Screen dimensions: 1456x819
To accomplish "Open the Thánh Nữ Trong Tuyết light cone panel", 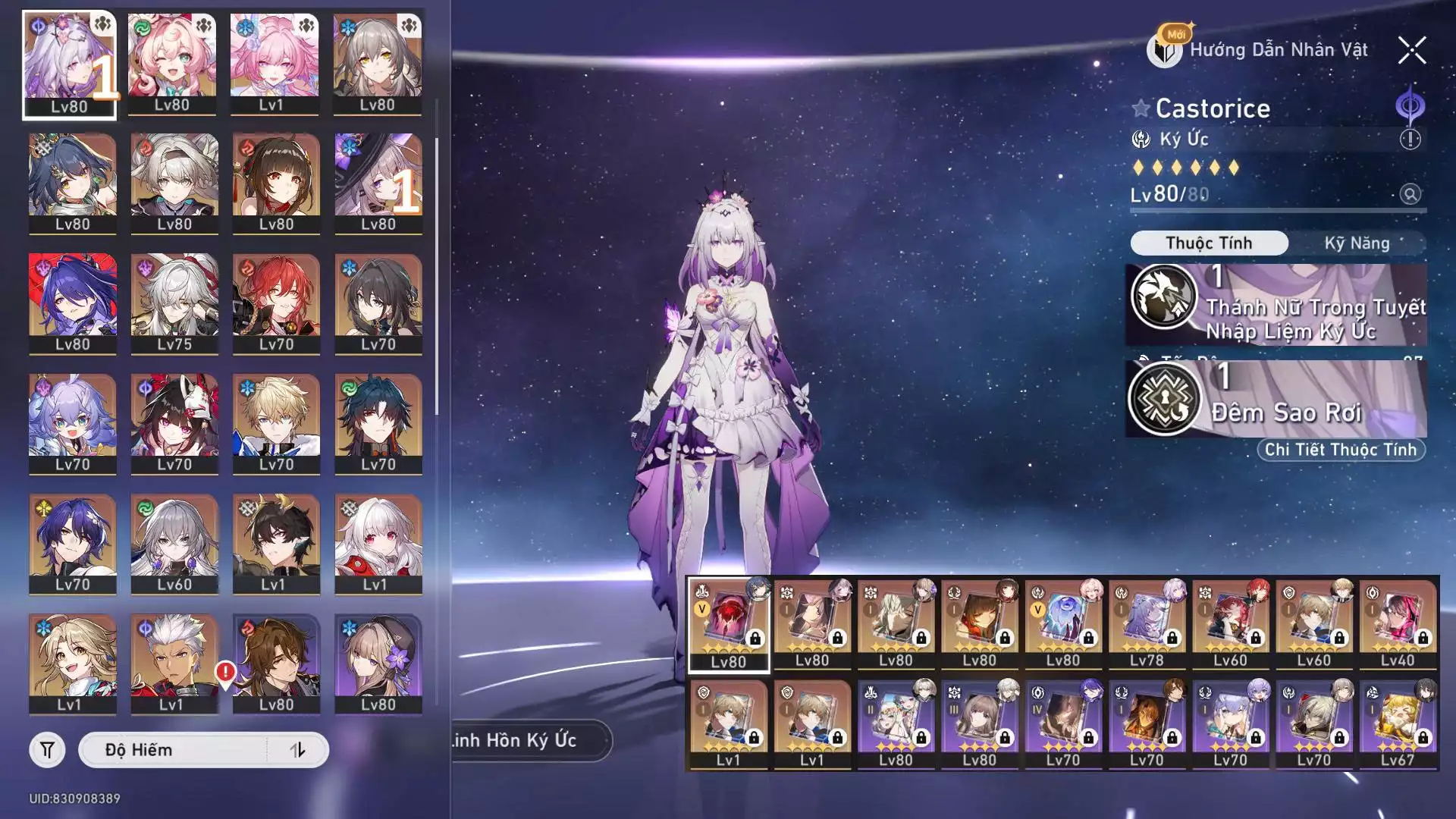I will (x=1276, y=305).
